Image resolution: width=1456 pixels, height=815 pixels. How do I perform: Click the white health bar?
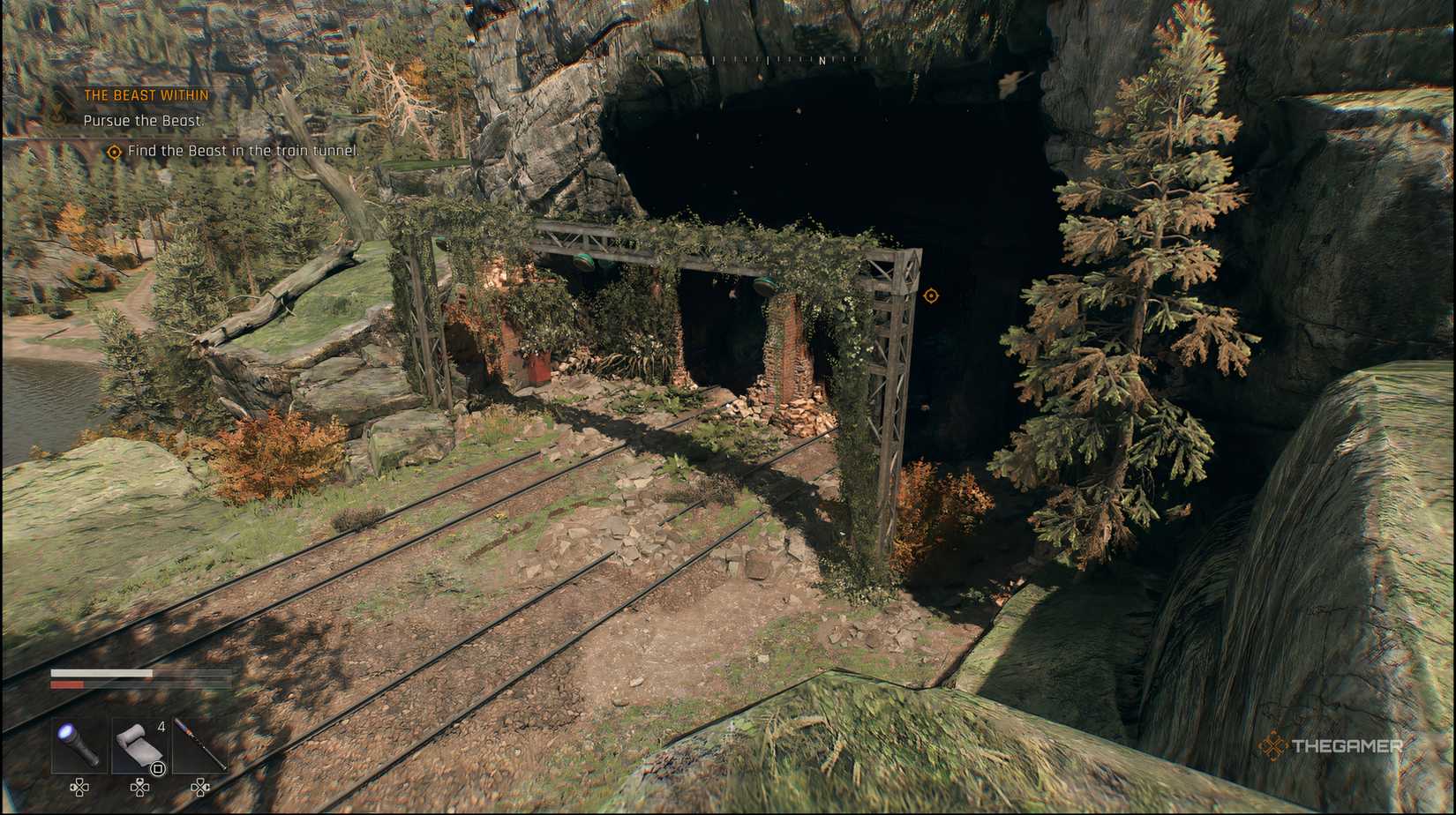point(101,672)
